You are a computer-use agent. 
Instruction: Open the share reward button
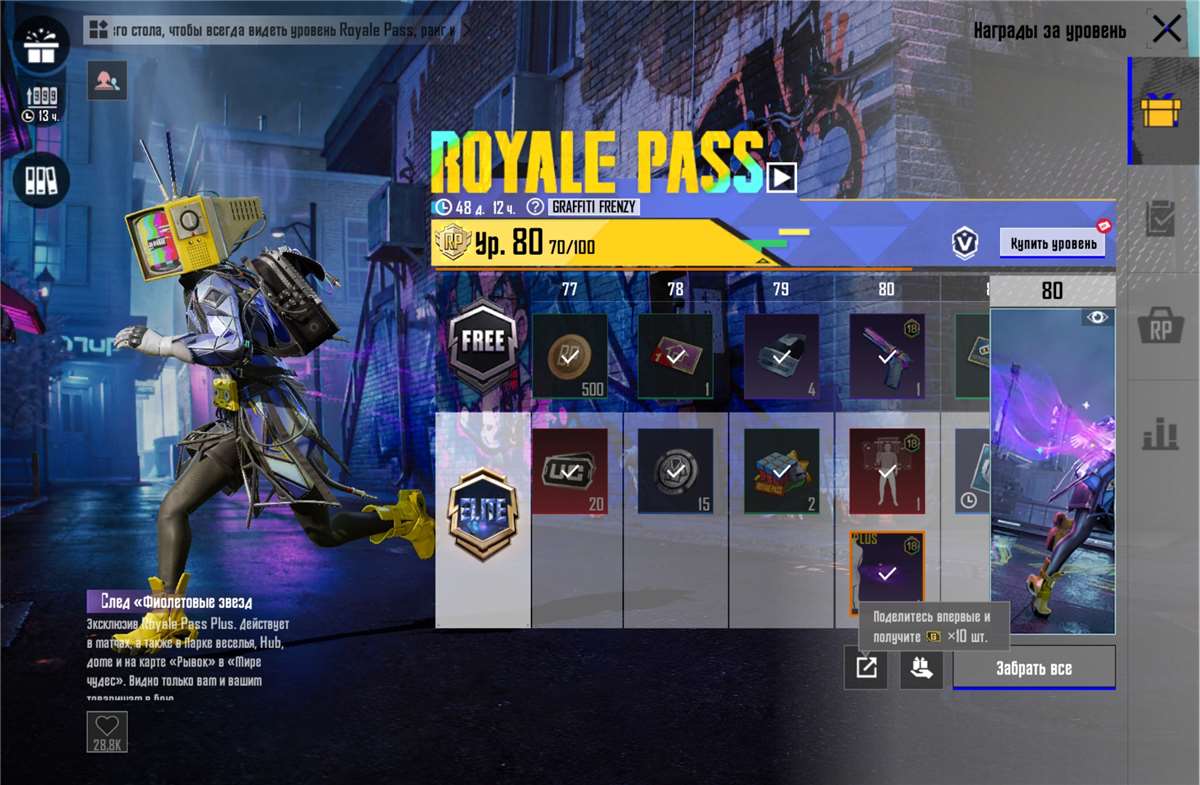866,668
